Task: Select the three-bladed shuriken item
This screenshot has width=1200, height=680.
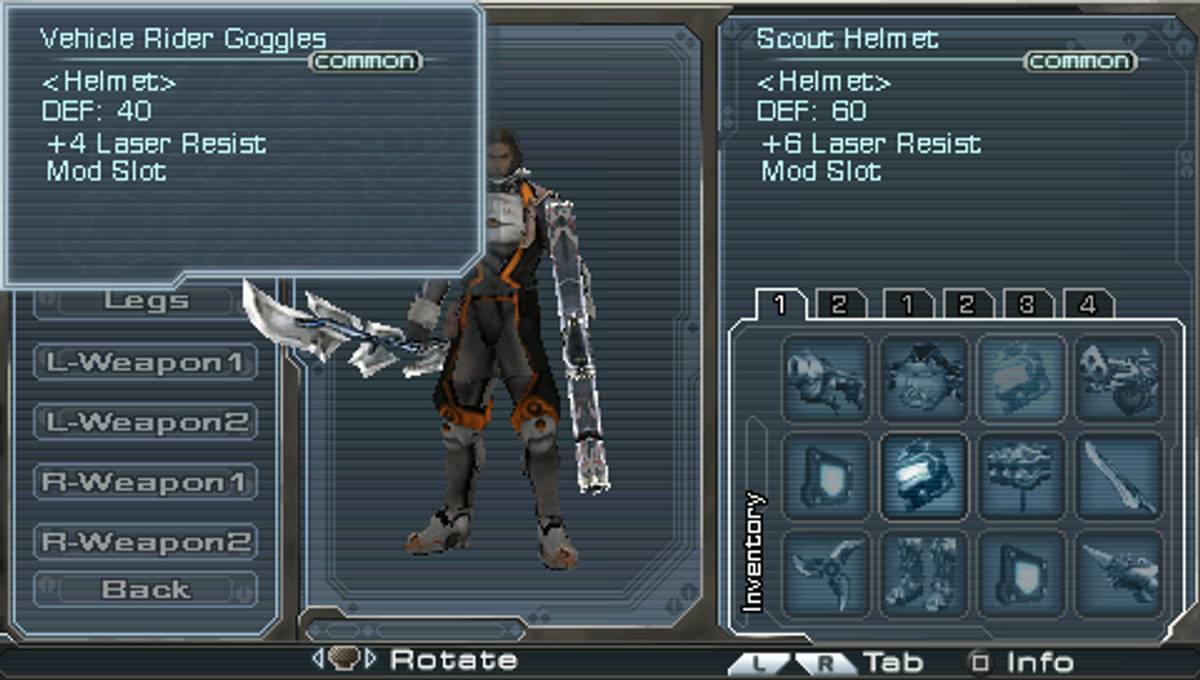Action: (x=826, y=573)
